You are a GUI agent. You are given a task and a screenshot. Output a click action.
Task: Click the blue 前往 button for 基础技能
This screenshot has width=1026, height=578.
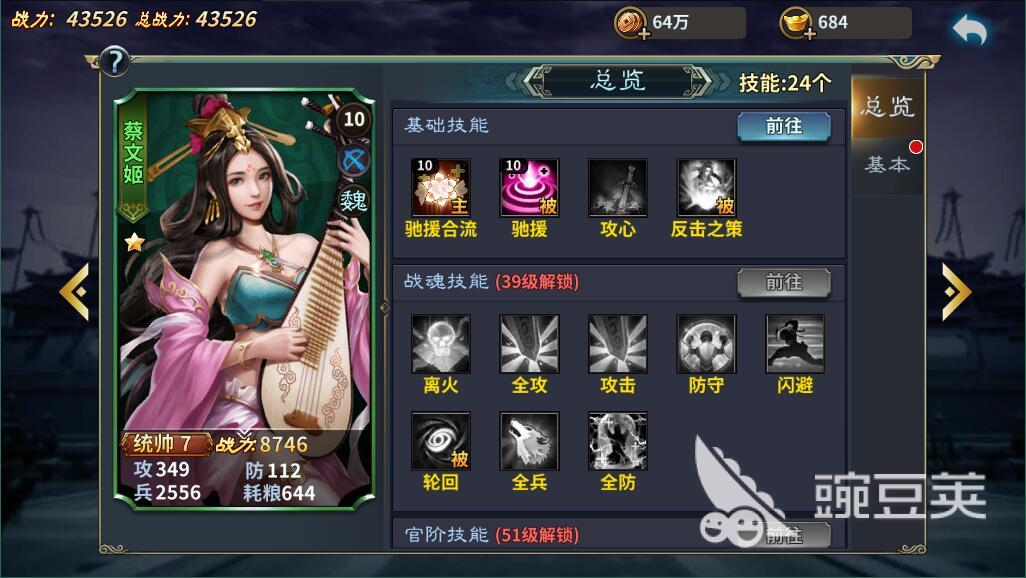784,126
